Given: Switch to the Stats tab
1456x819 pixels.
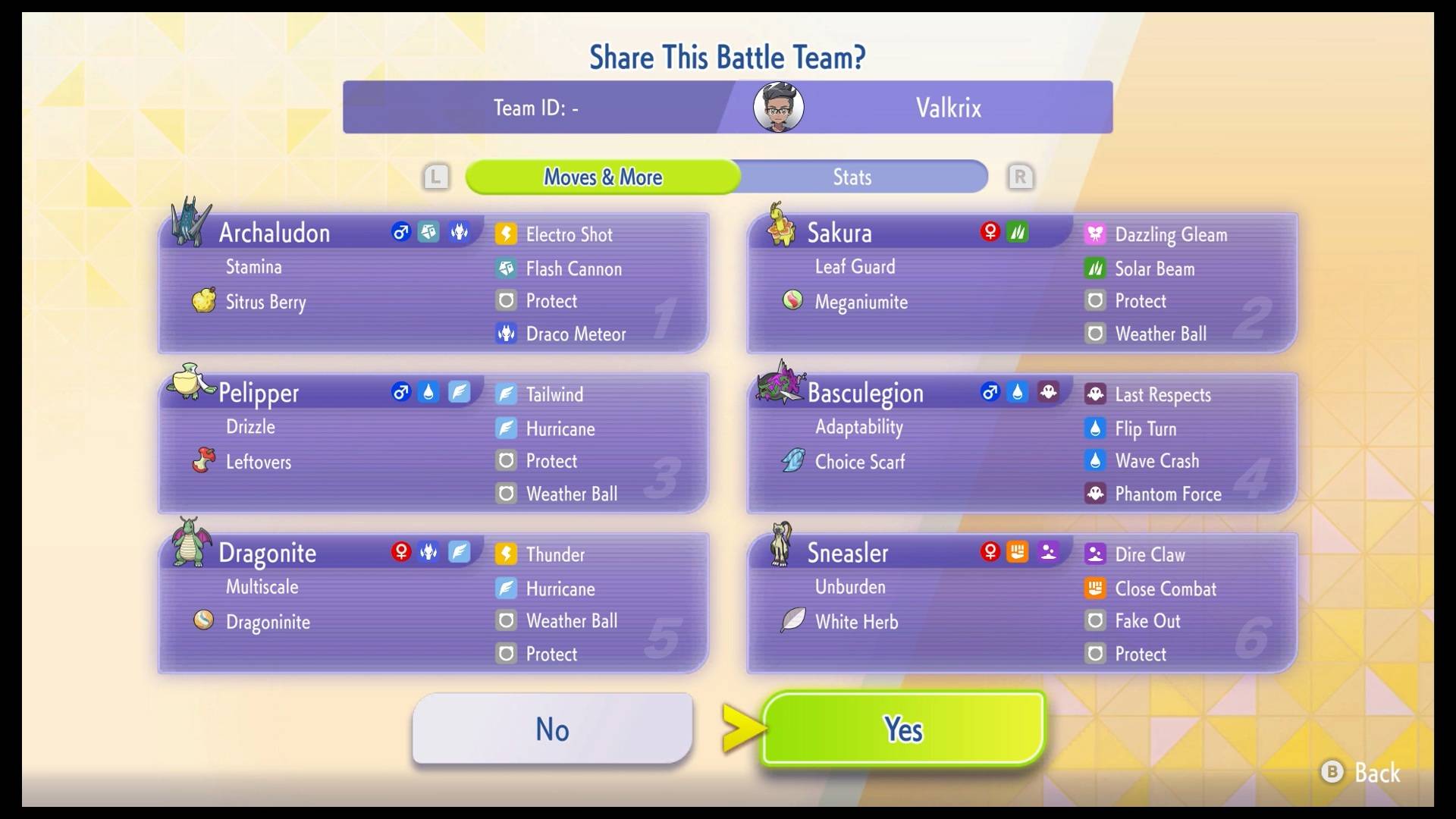Looking at the screenshot, I should click(x=851, y=177).
